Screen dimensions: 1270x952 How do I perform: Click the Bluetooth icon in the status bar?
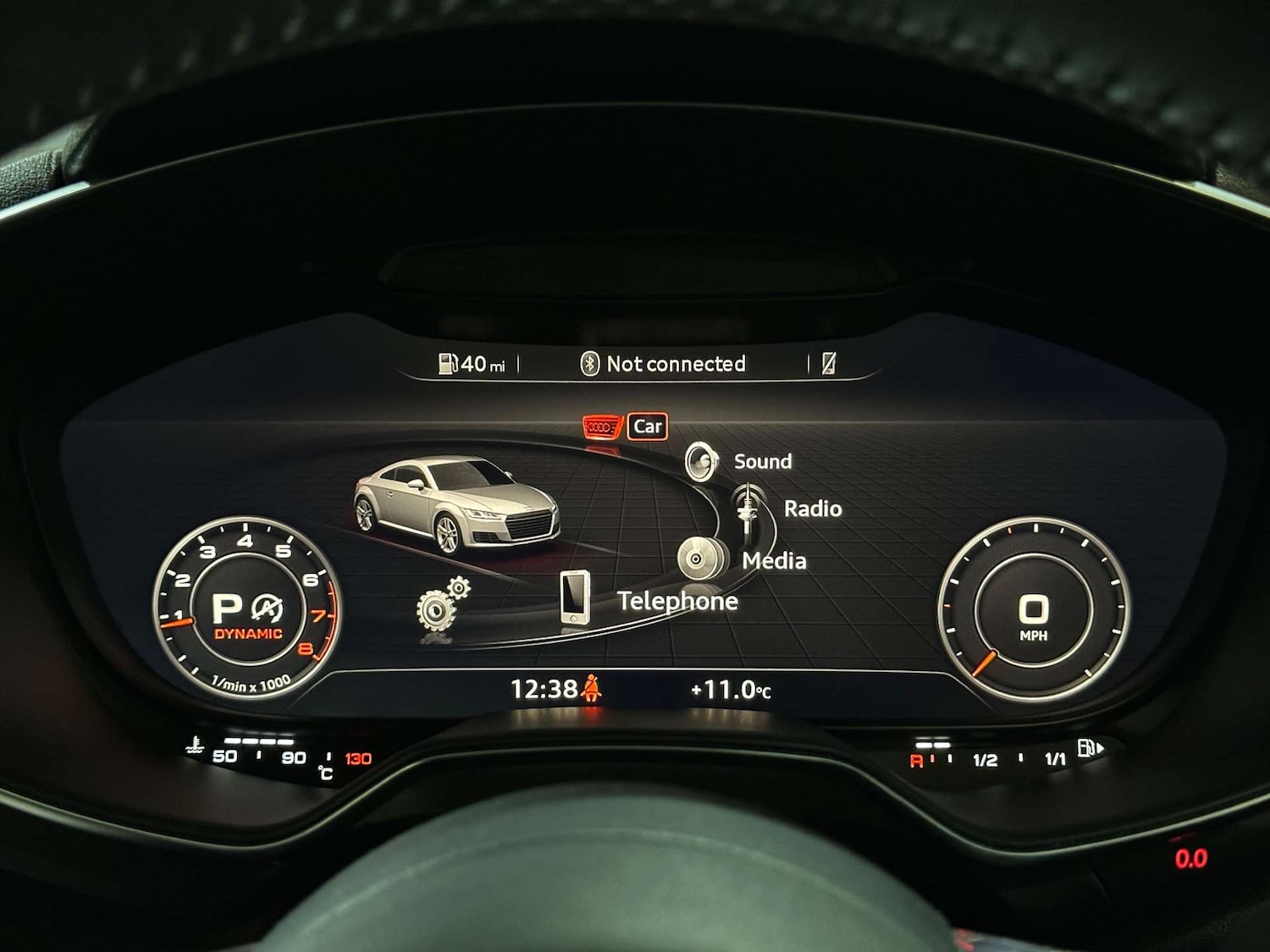(x=588, y=363)
